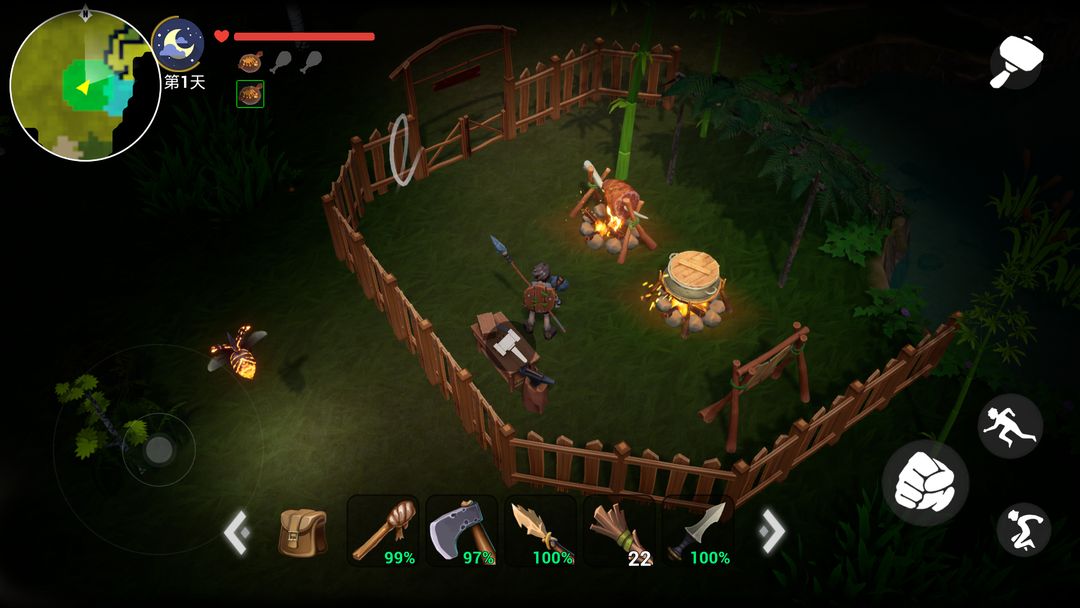This screenshot has height=608, width=1080.
Task: Show next hotbar page with right arrow
Action: [x=772, y=531]
